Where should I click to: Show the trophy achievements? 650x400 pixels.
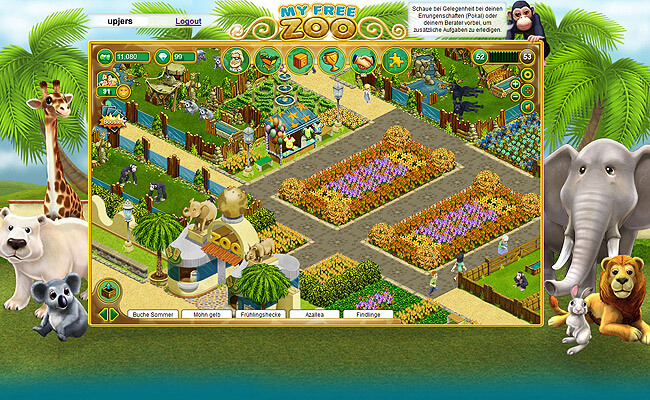(331, 60)
